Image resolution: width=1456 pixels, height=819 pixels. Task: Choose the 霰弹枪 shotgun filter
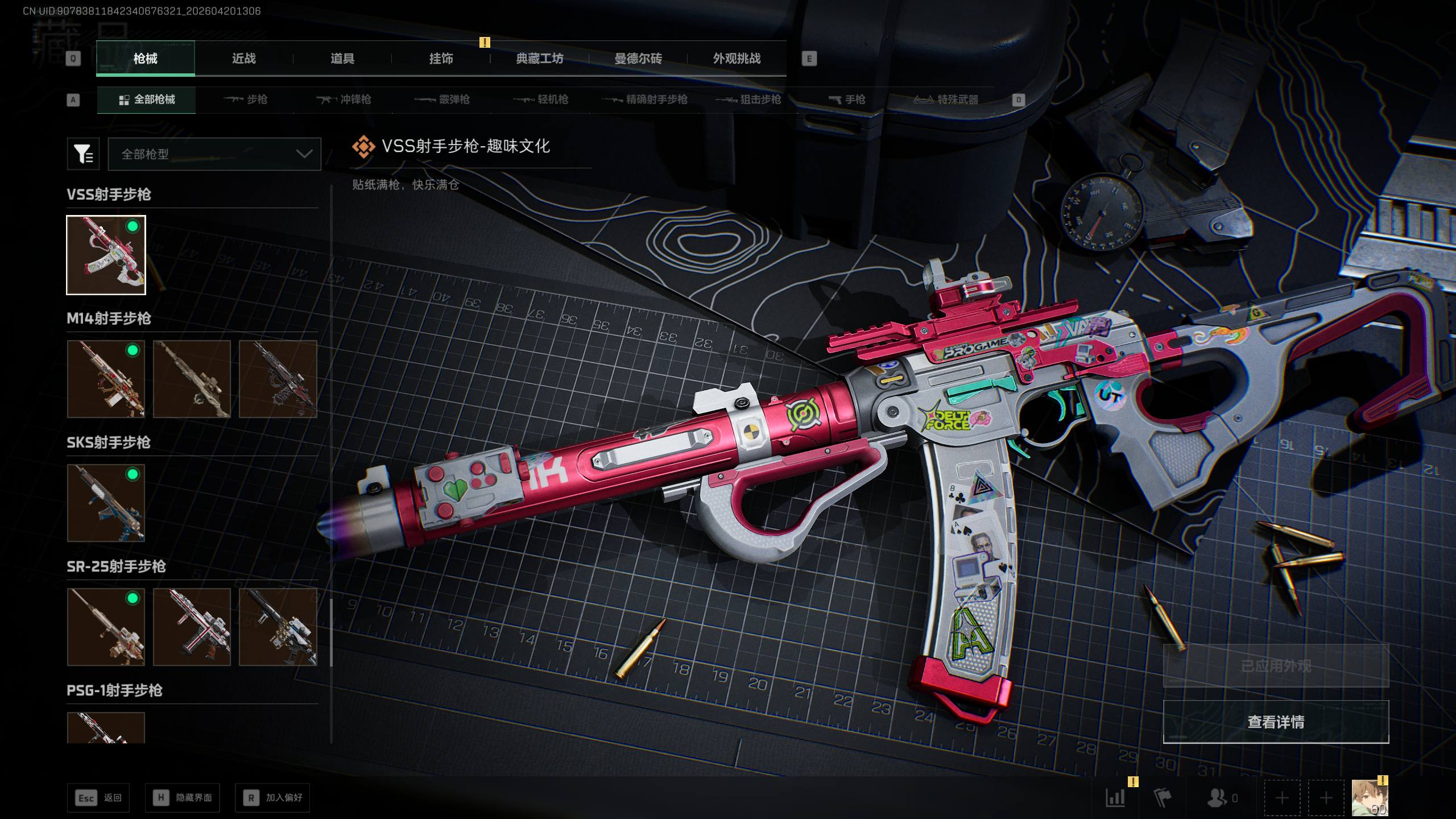coord(442,100)
